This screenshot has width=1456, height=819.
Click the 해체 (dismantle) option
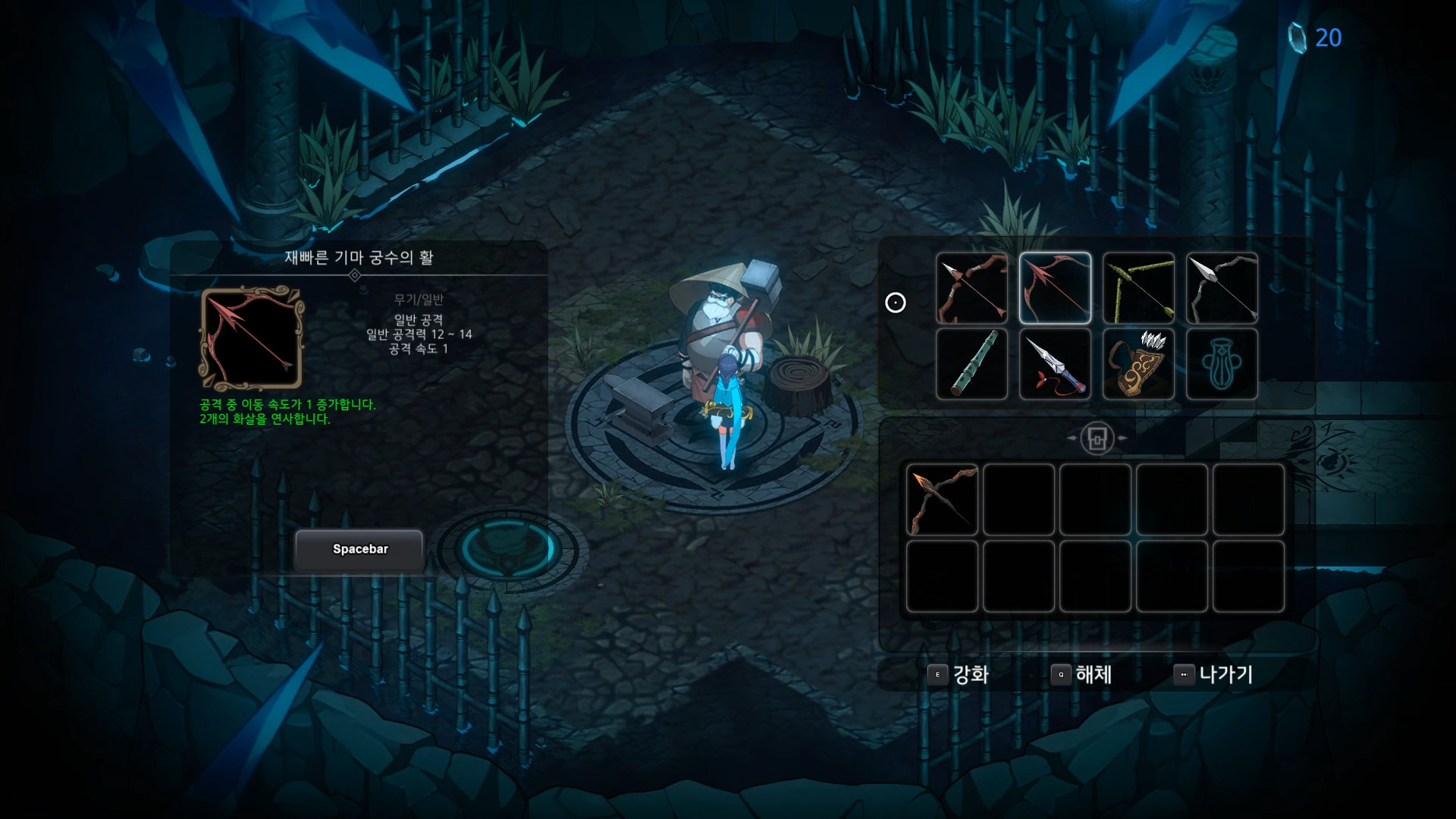1082,674
